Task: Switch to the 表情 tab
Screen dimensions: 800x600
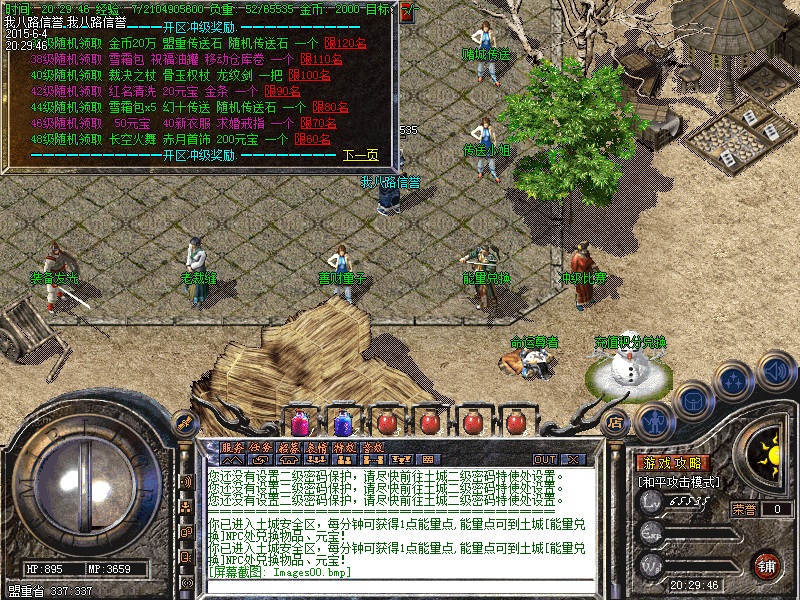Action: [317, 448]
